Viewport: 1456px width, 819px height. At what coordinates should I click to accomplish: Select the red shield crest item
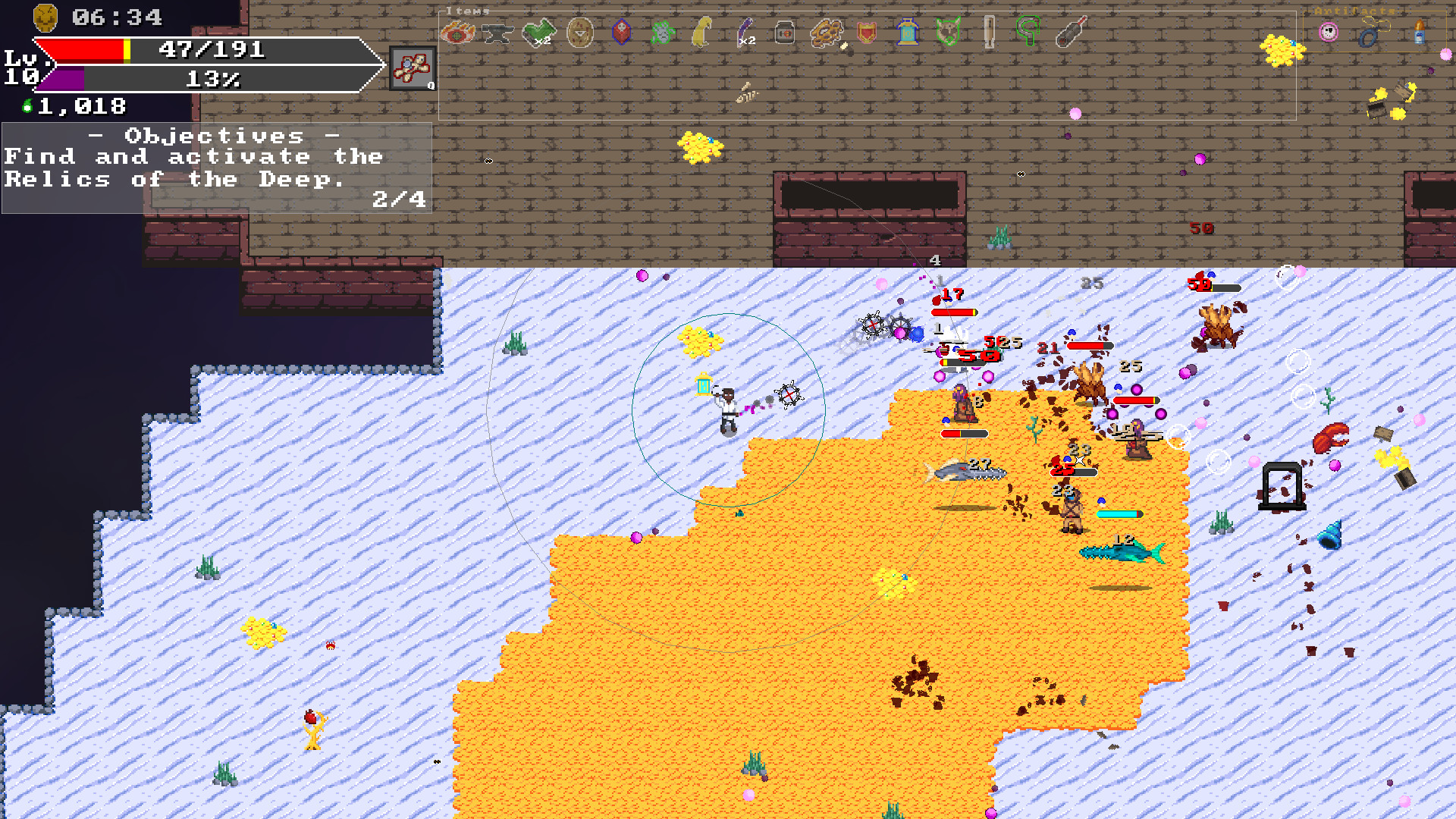[x=866, y=32]
